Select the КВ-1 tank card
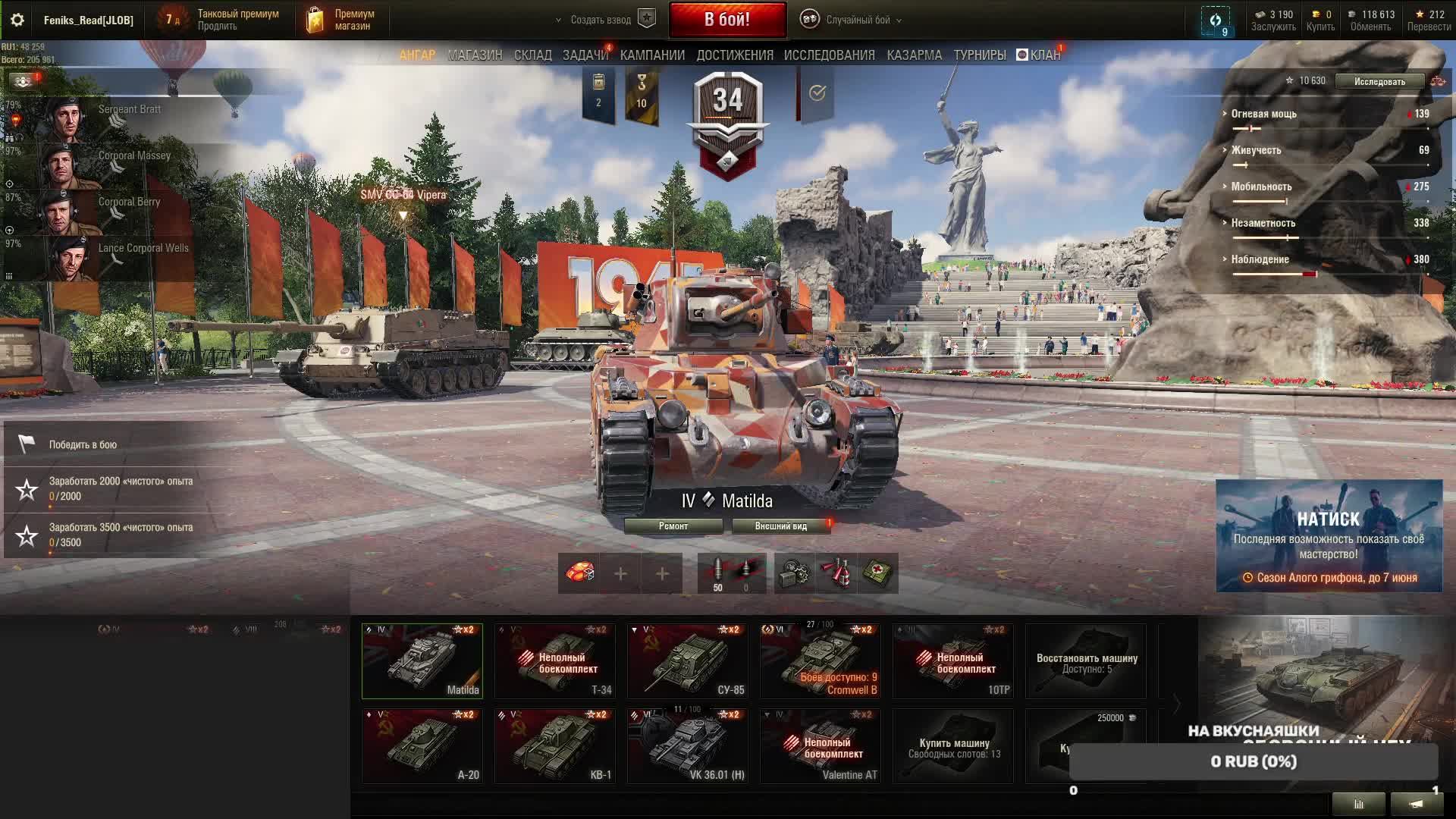 [x=554, y=746]
